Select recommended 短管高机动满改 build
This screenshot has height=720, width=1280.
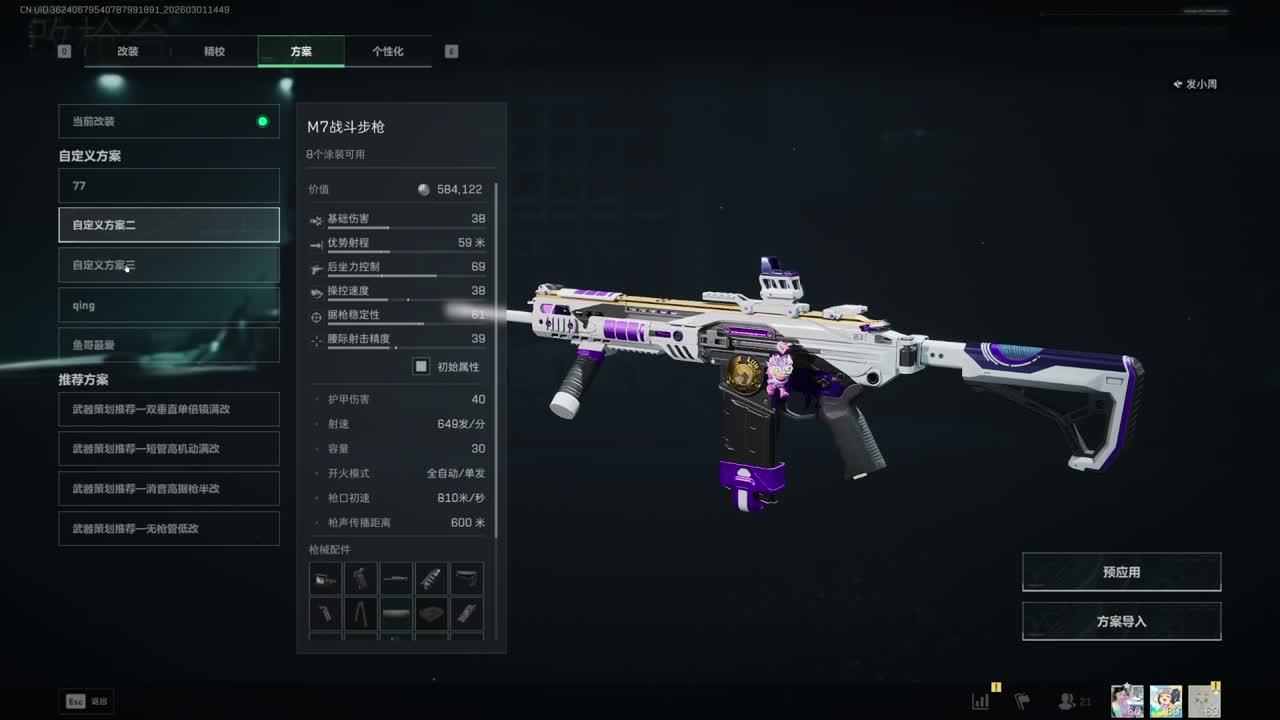(169, 449)
